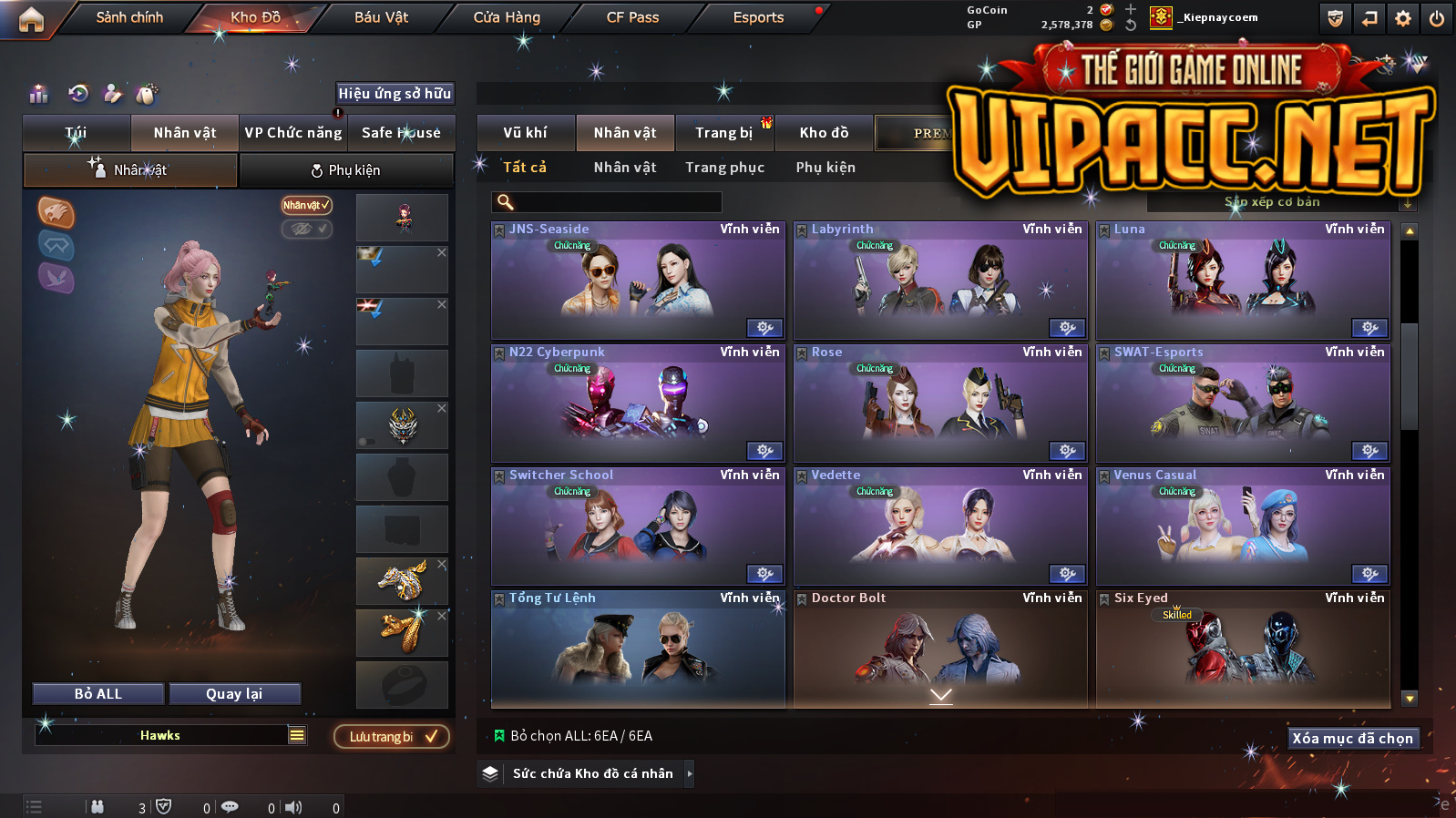Click the power exit button
The image size is (1456, 818).
(x=1437, y=18)
